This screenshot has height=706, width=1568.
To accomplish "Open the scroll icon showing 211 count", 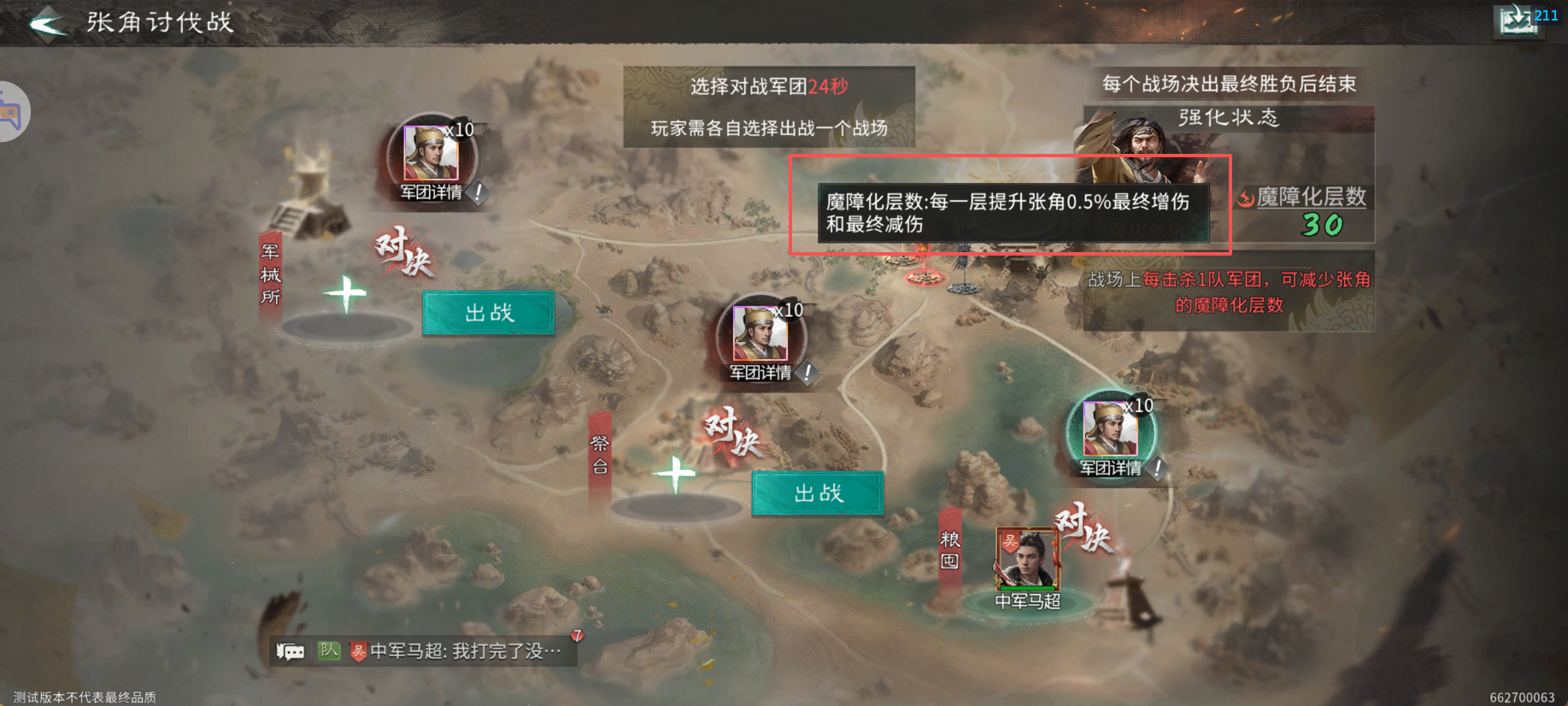I will [x=1518, y=20].
